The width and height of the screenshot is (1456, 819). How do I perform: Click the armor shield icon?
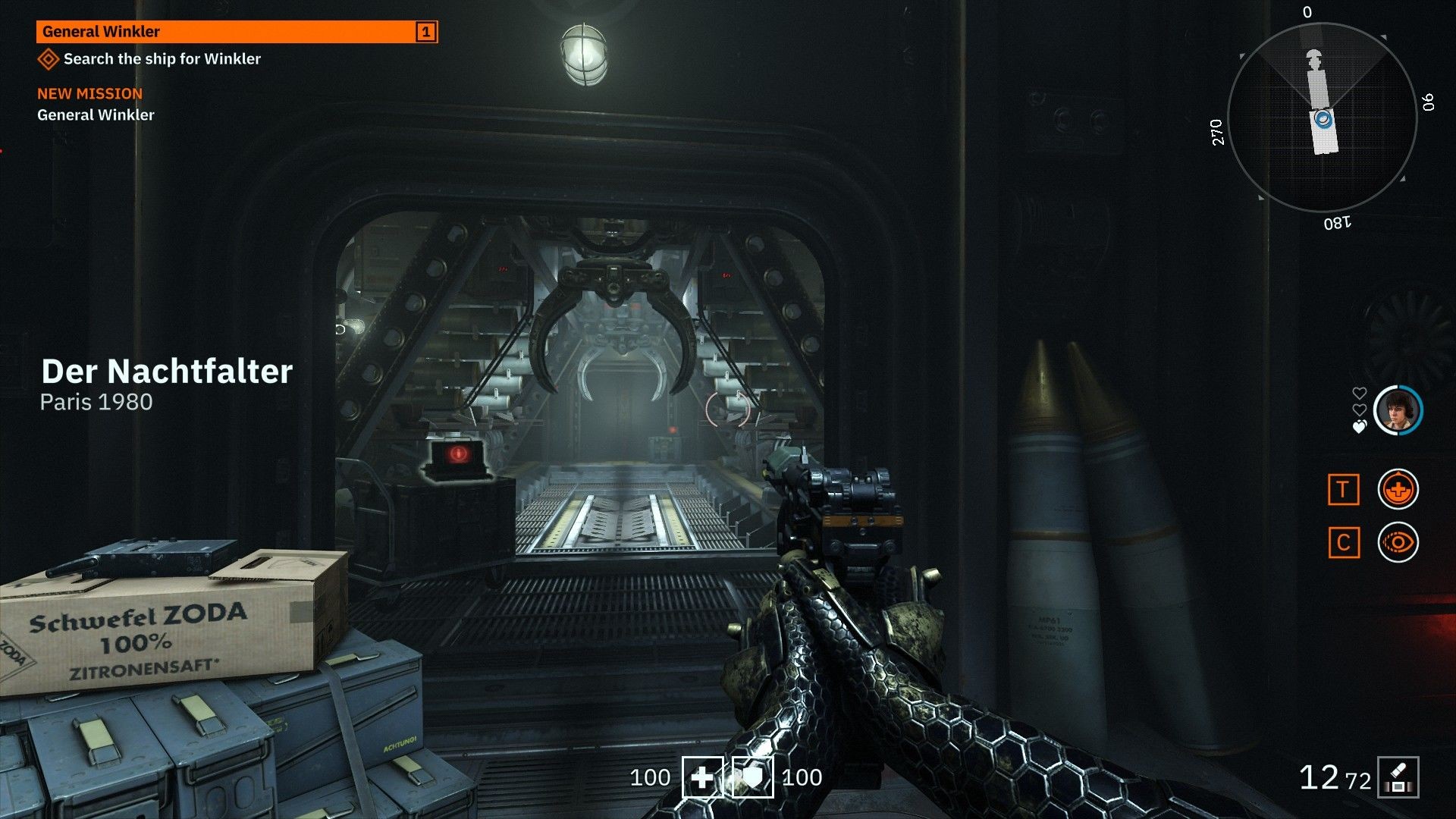752,777
